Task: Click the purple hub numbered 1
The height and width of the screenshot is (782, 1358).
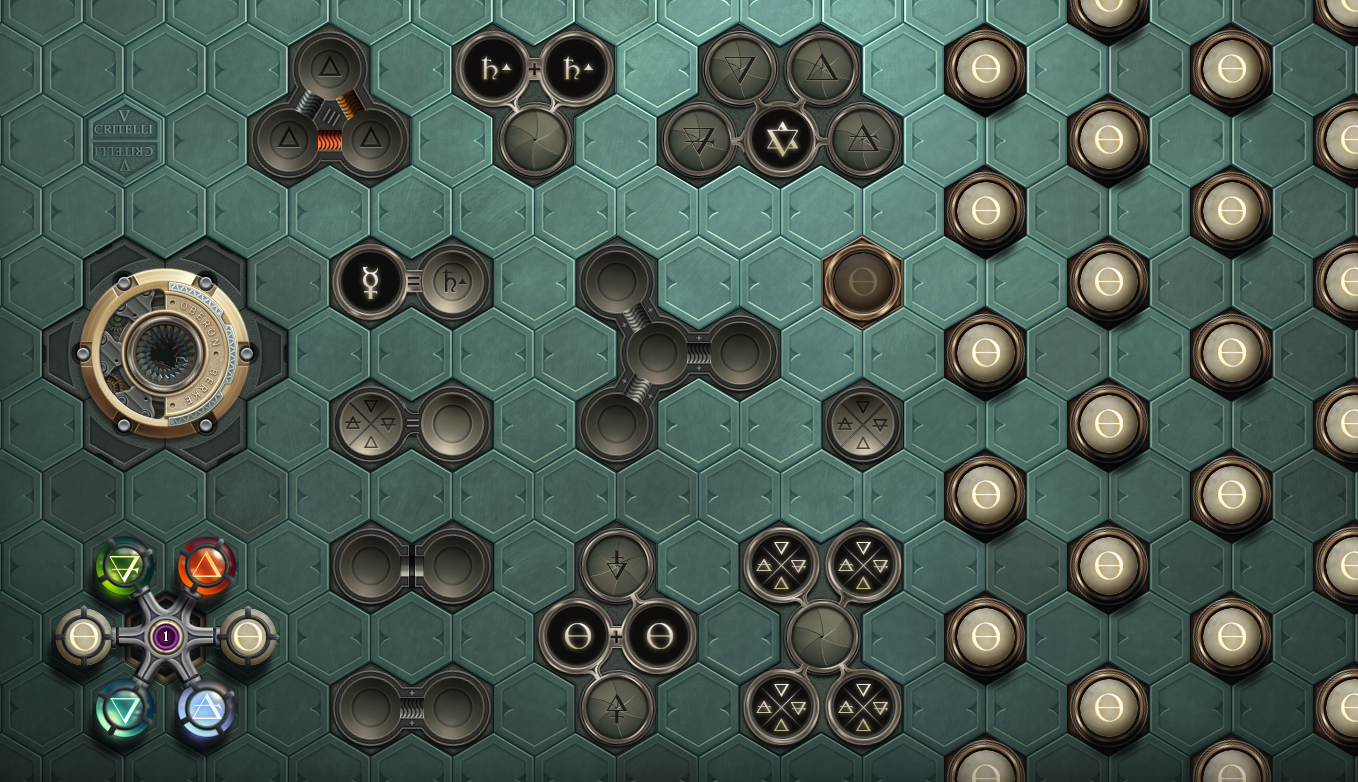Action: point(166,636)
